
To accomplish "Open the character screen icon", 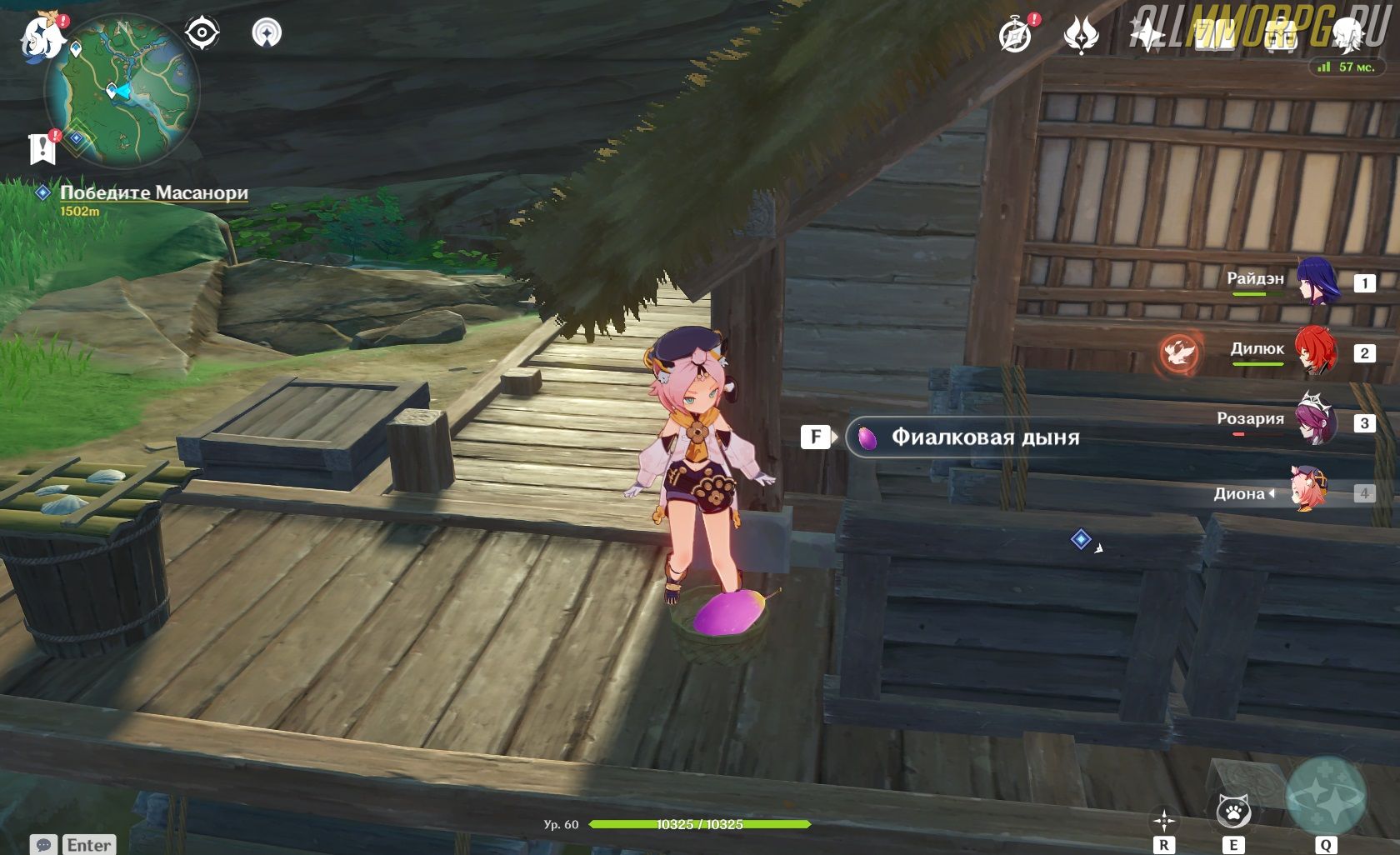I will click(1347, 35).
